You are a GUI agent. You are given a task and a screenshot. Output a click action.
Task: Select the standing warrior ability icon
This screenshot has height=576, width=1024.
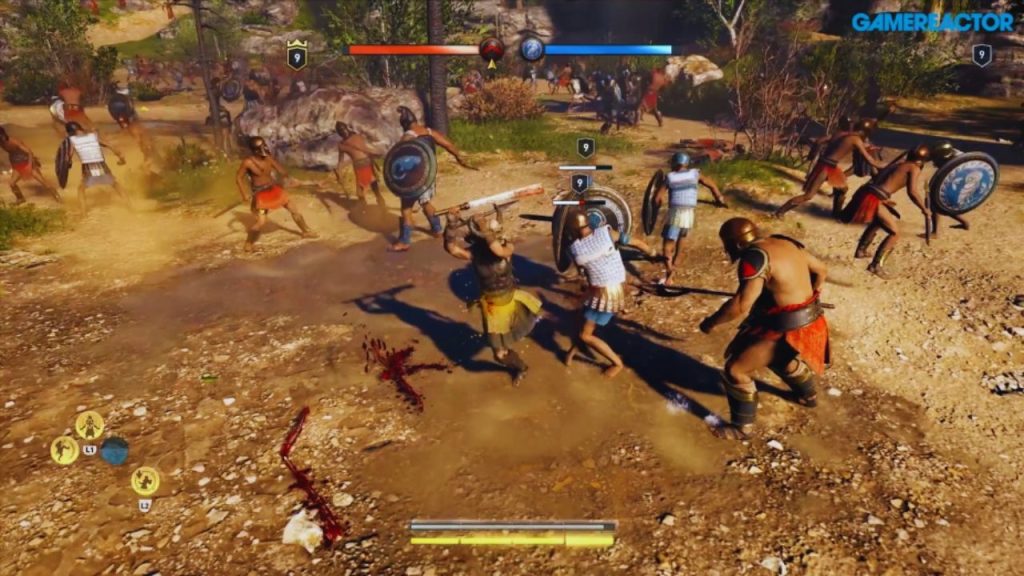[x=90, y=425]
